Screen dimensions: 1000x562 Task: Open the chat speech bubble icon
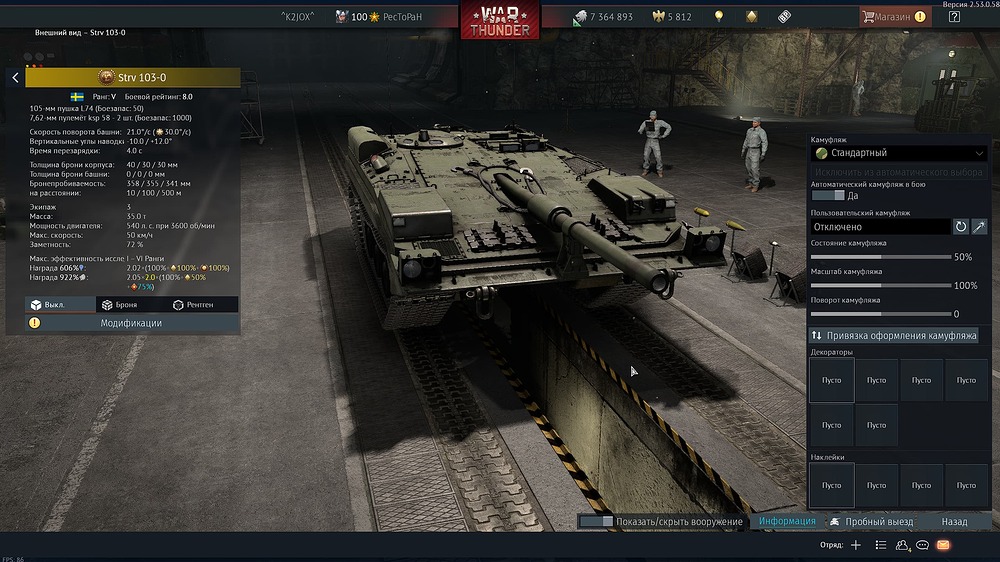click(x=922, y=545)
